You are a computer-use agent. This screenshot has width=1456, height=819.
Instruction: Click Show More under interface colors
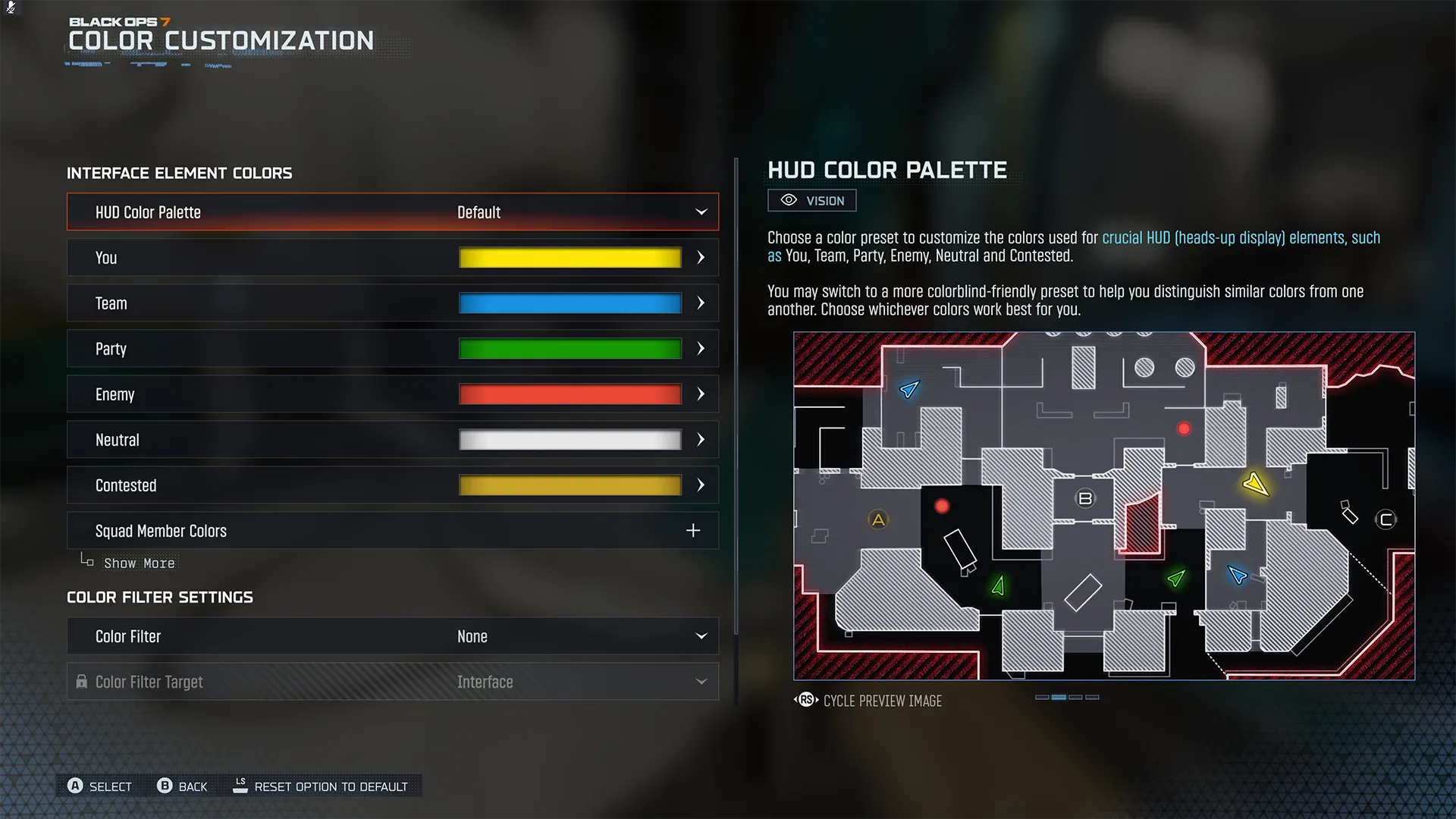point(139,563)
